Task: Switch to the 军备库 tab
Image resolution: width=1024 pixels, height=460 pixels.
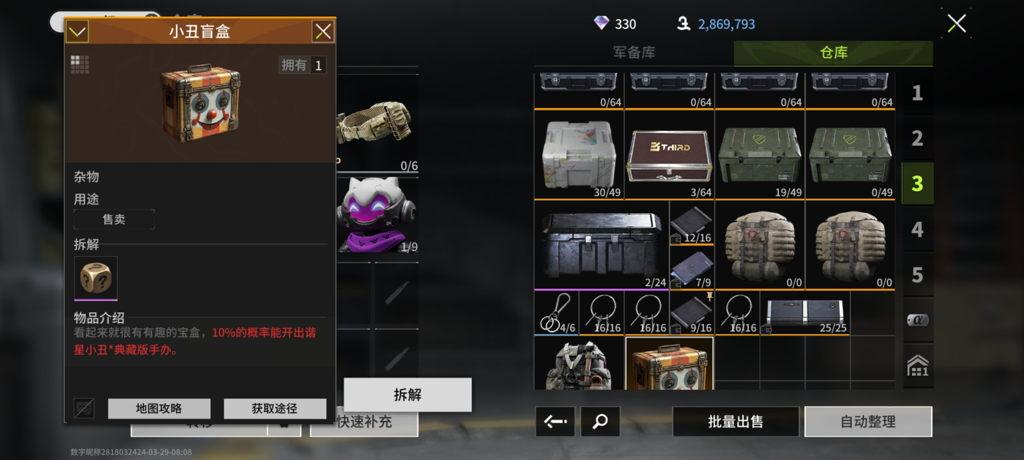Action: tap(634, 53)
